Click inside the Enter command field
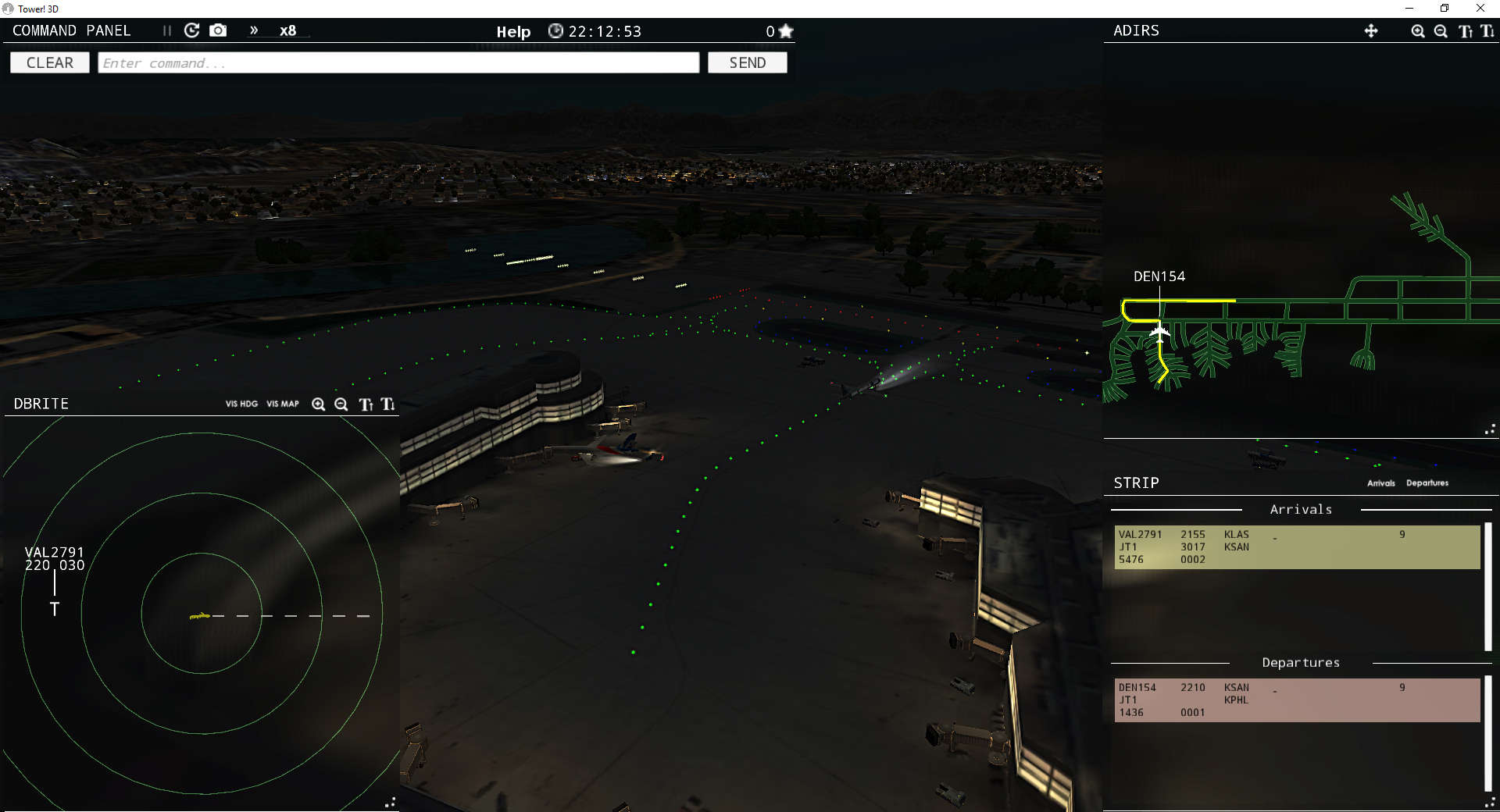 pos(398,62)
